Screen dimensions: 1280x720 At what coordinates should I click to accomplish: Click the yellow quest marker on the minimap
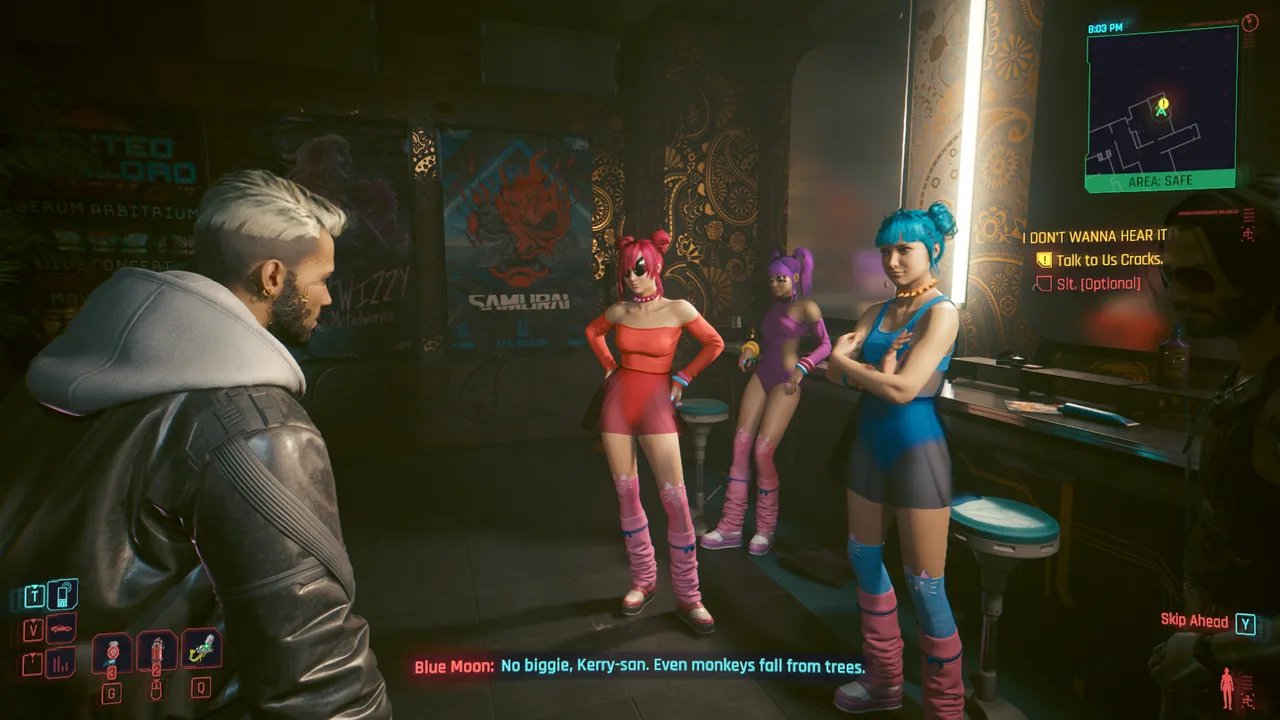[x=1162, y=104]
